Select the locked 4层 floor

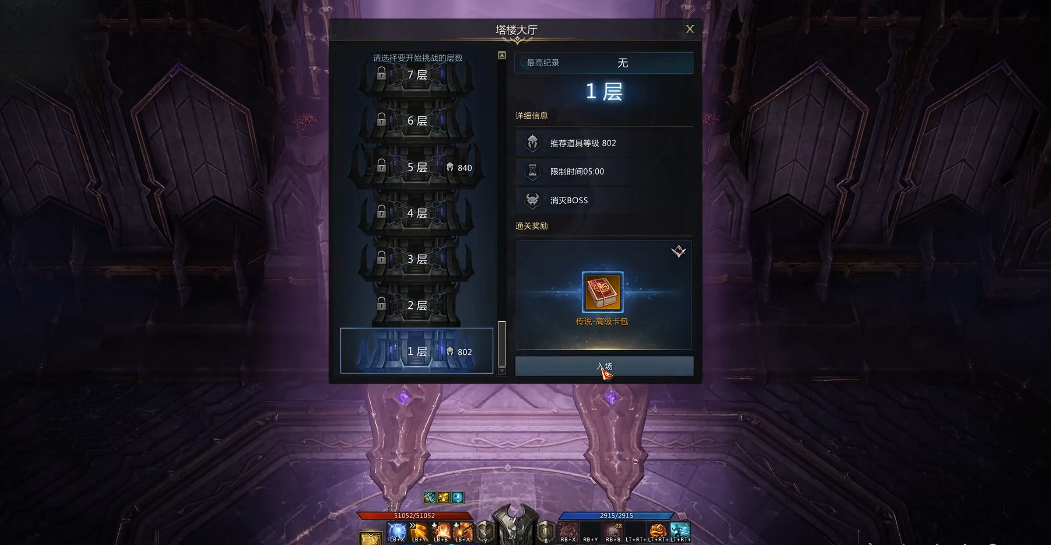click(417, 213)
